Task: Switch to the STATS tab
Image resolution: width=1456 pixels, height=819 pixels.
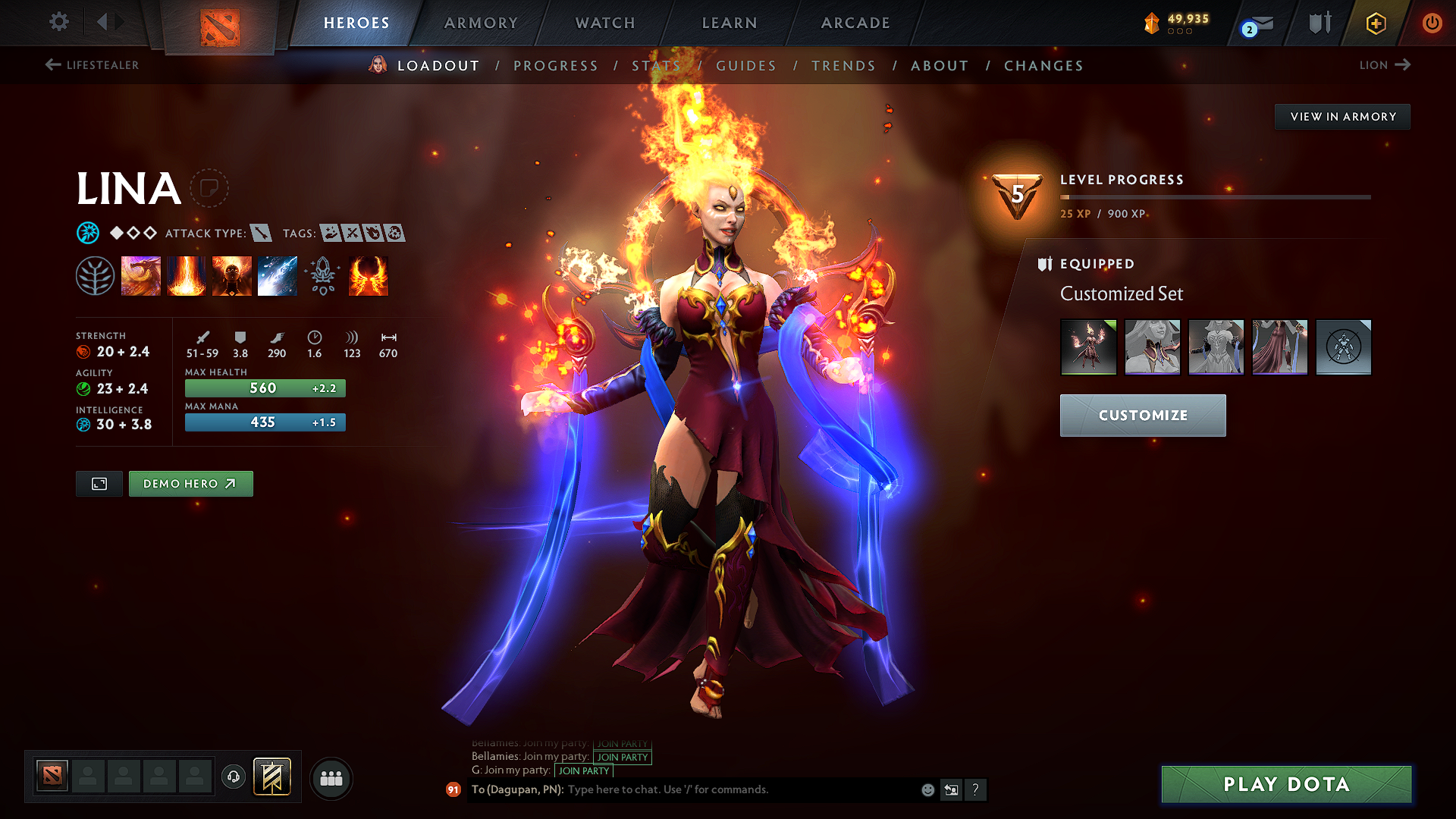Action: (657, 66)
